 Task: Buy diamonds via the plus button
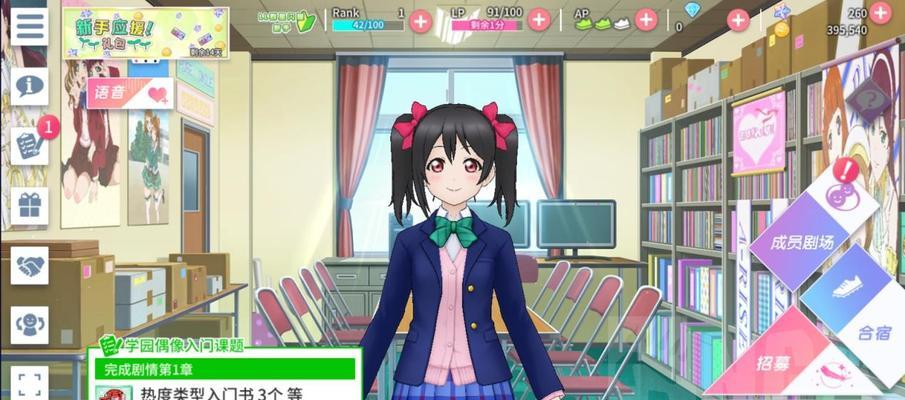[739, 19]
